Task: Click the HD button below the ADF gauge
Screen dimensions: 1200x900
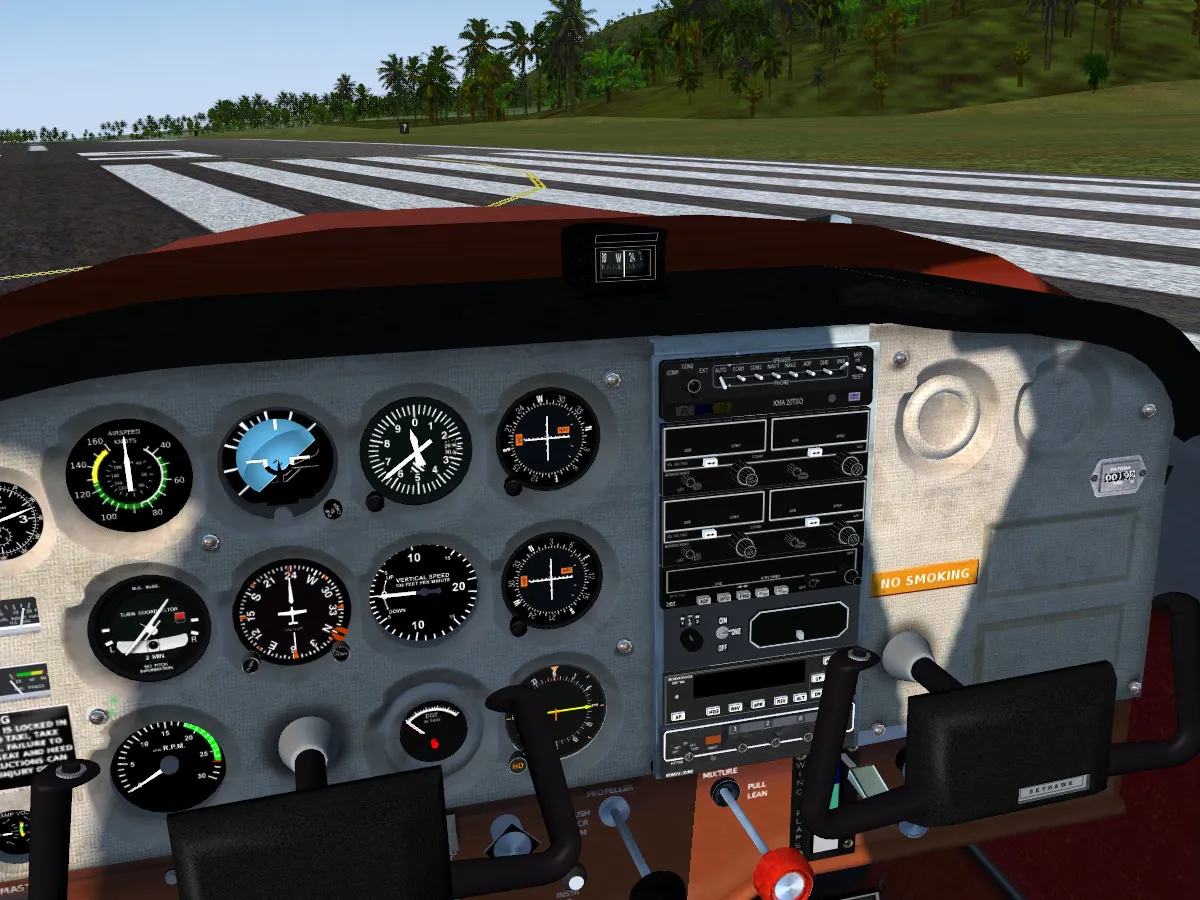Action: tap(518, 766)
